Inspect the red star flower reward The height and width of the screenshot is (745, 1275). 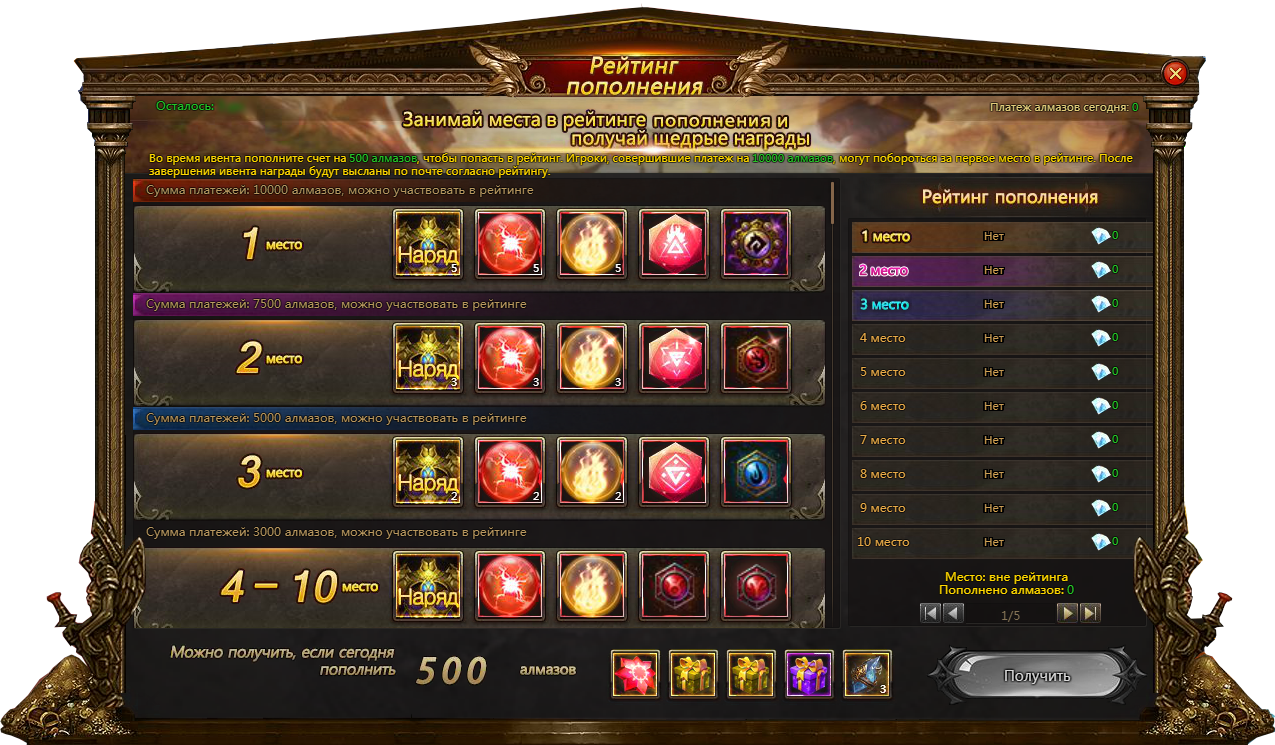635,673
